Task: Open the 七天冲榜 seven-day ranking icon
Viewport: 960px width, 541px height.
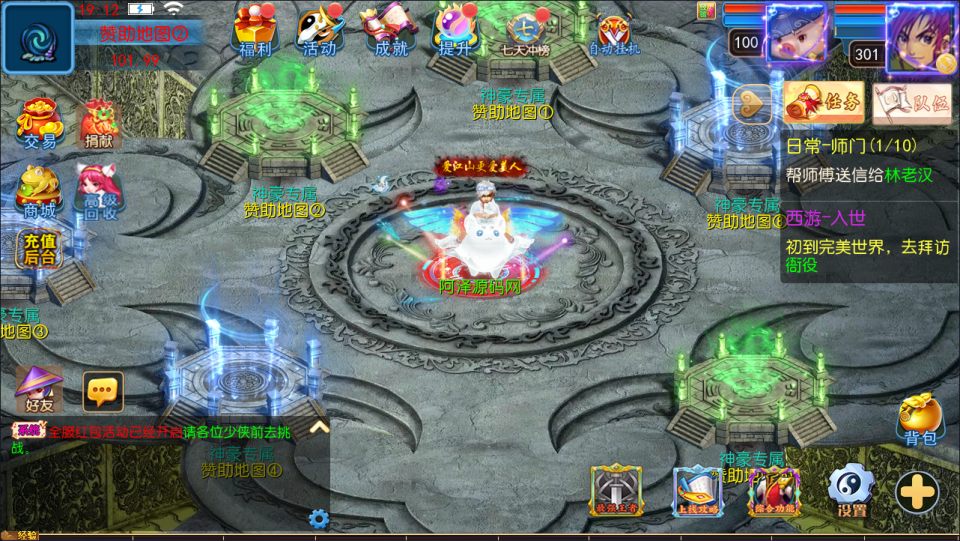Action: (524, 32)
